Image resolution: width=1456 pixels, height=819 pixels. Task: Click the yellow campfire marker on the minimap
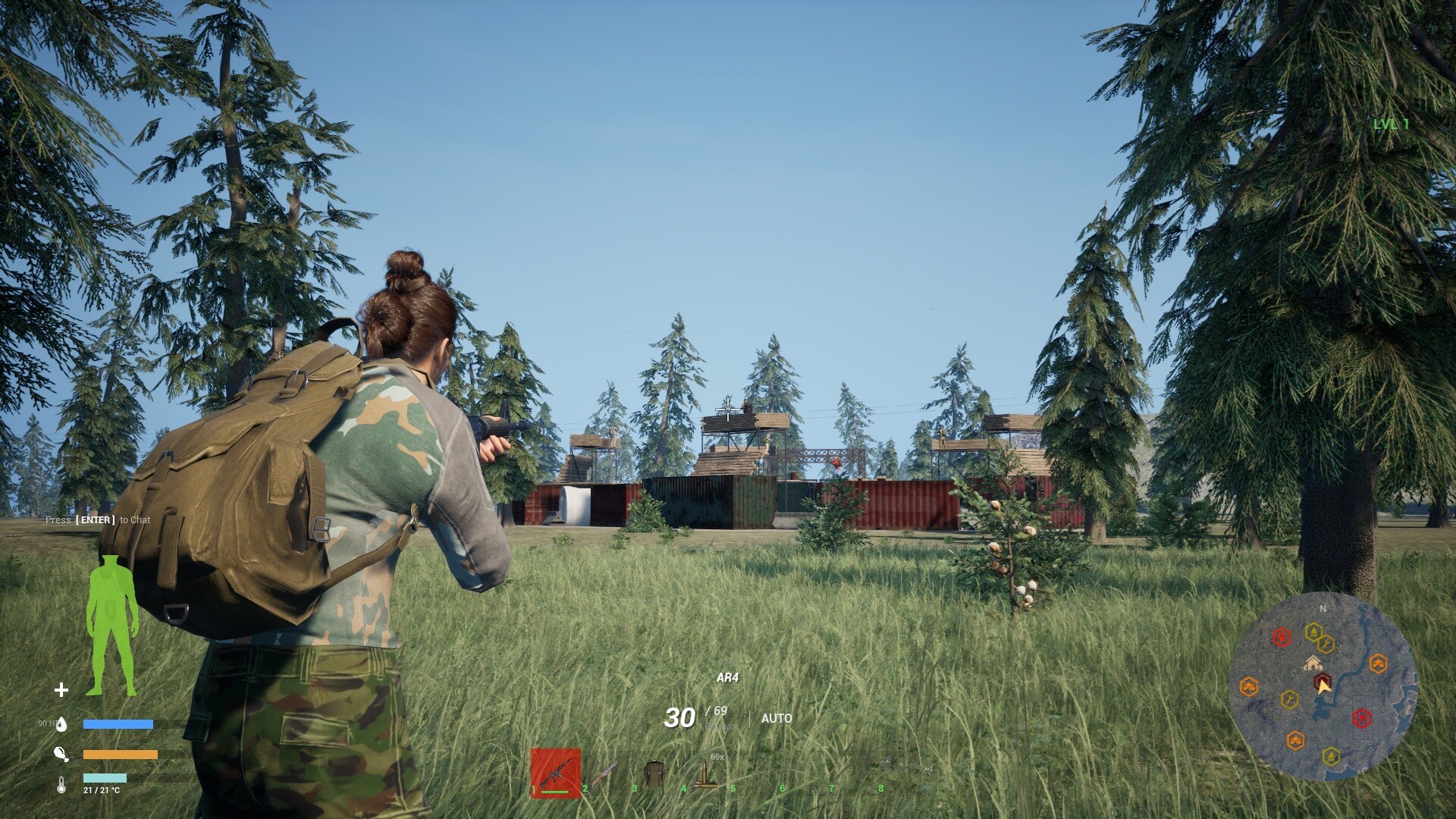1313,632
